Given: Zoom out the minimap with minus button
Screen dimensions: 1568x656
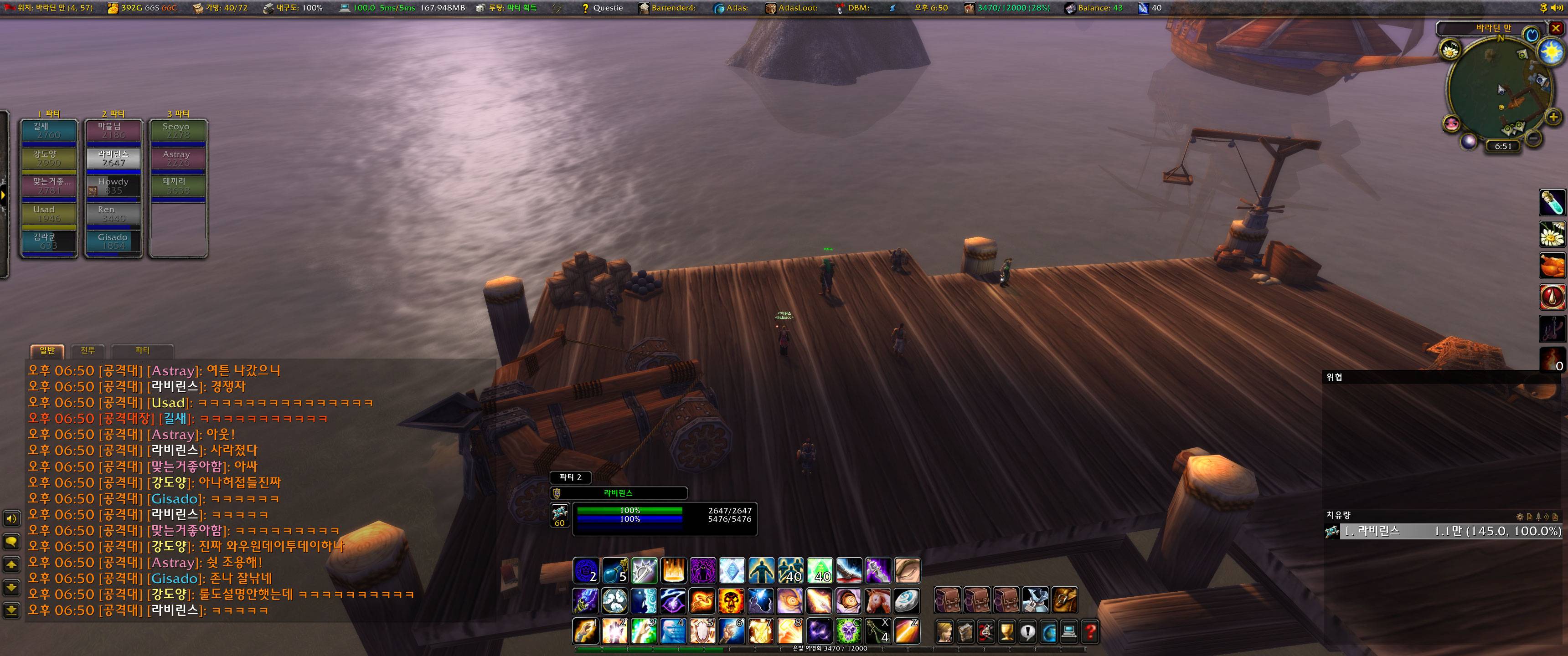Looking at the screenshot, I should pyautogui.click(x=1534, y=139).
